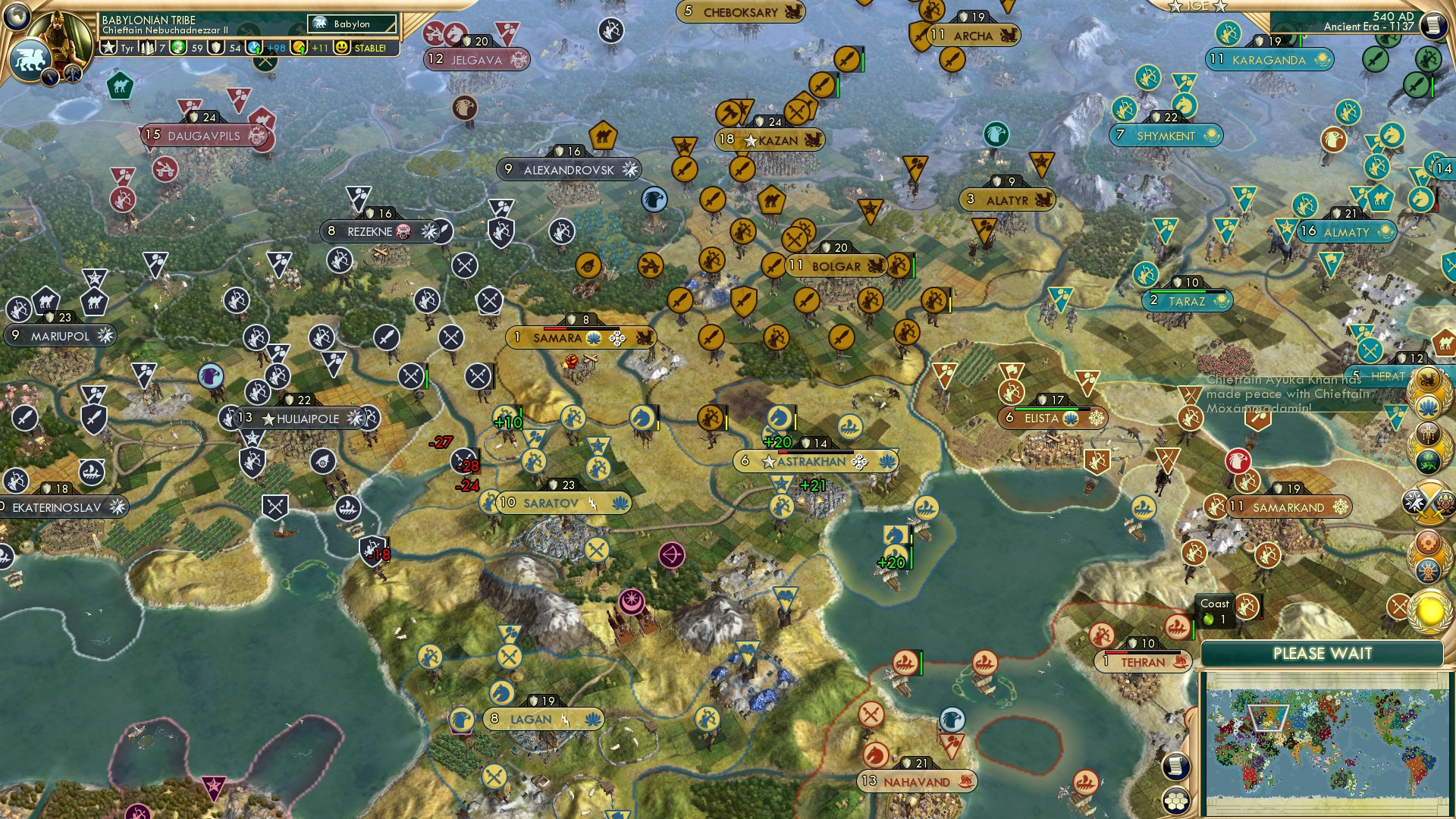Viewport: 1456px width, 819px height.
Task: Expand the Babylon civilization dropdown
Action: (x=353, y=24)
